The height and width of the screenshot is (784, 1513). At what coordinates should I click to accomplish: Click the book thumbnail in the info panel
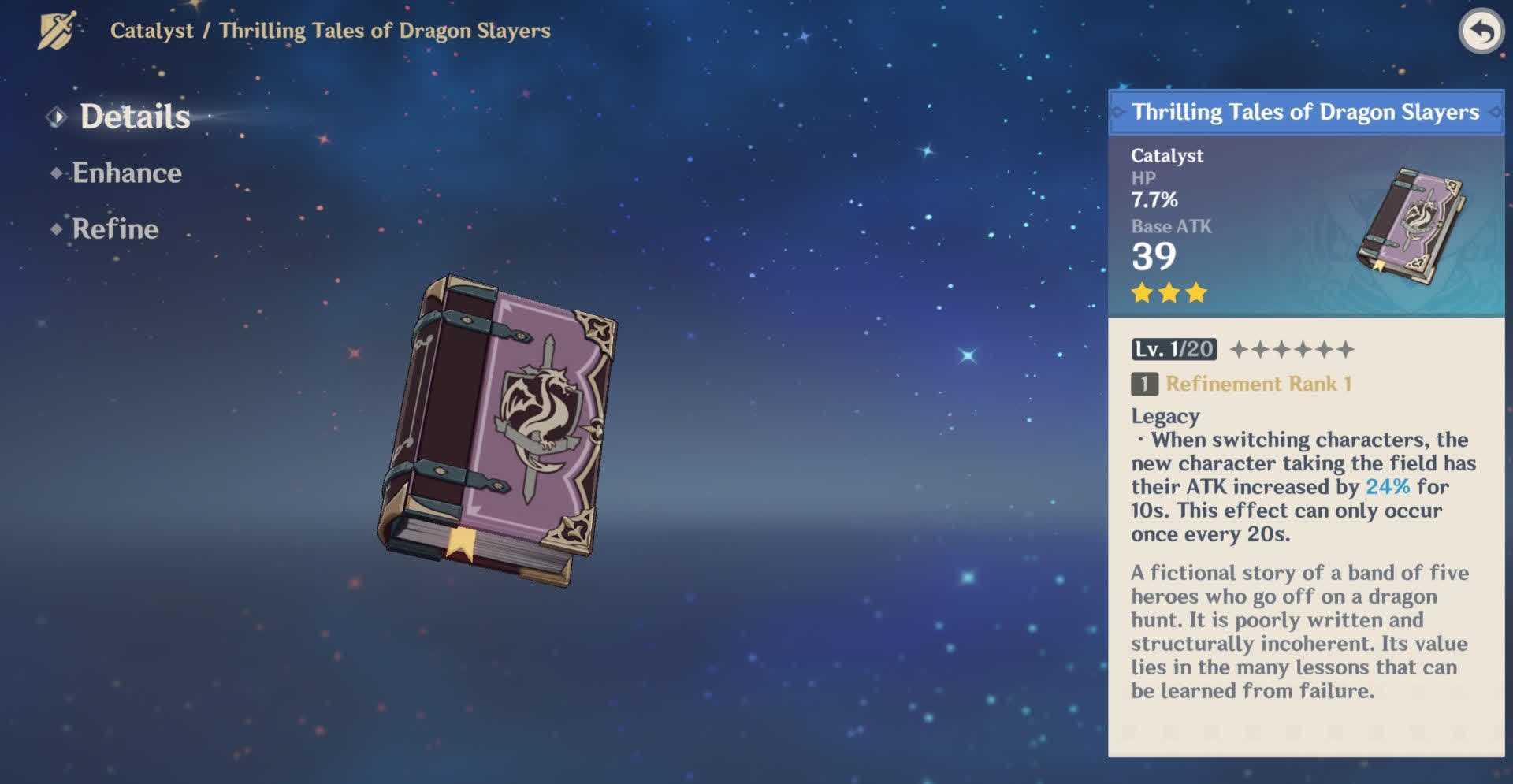pyautogui.click(x=1411, y=219)
